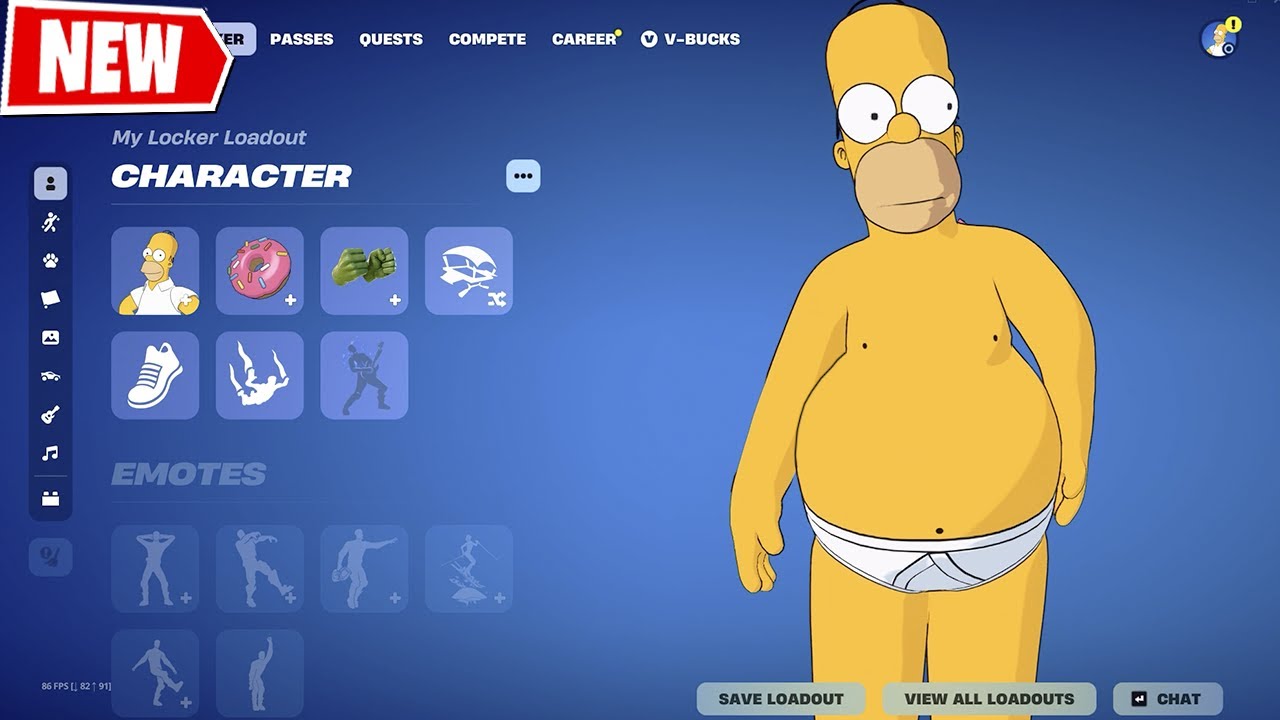This screenshot has width=1280, height=720.
Task: Open the Passes tab
Action: click(301, 39)
